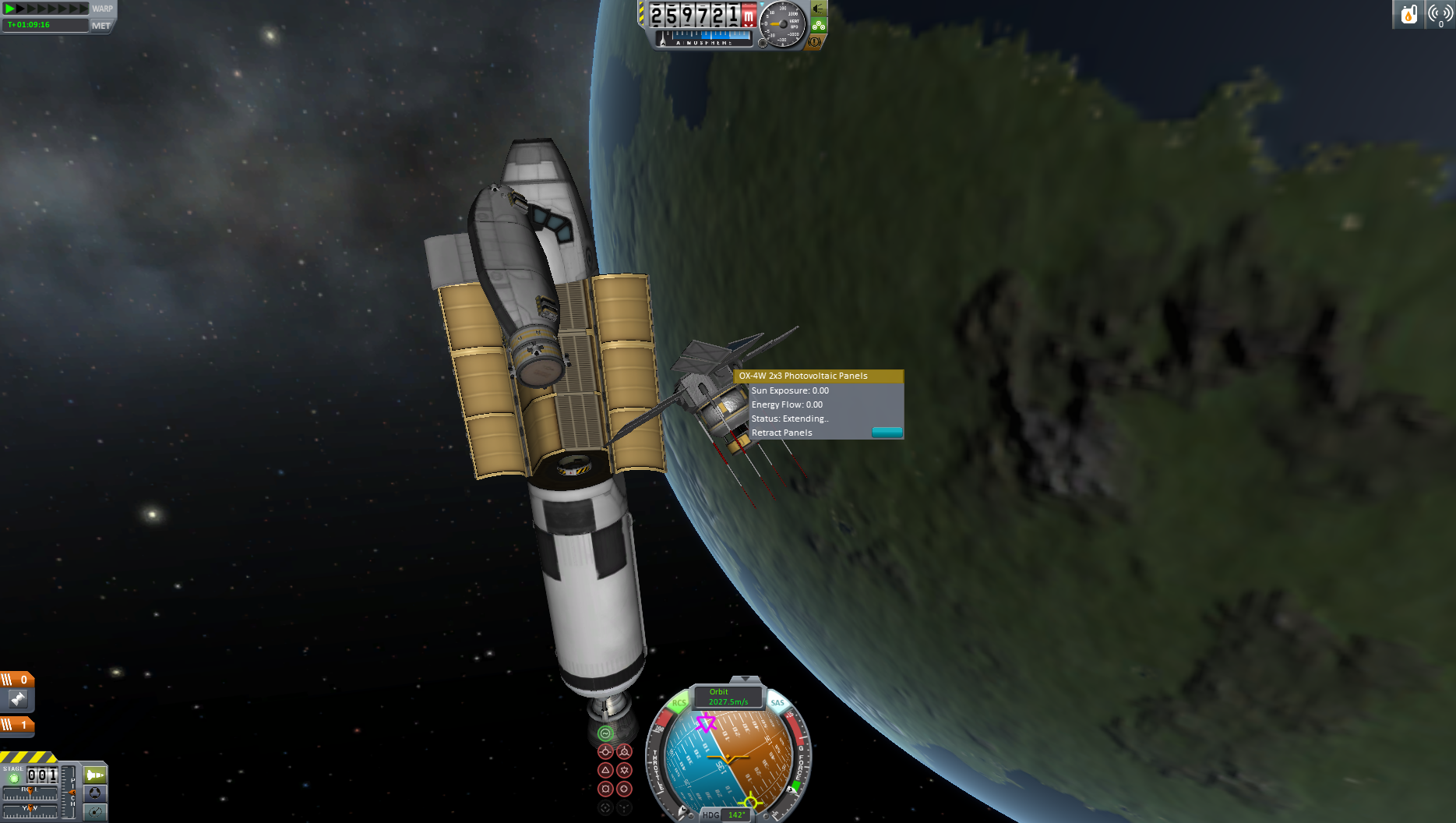Open the comm network signal icon
1456x823 pixels.
1440,14
